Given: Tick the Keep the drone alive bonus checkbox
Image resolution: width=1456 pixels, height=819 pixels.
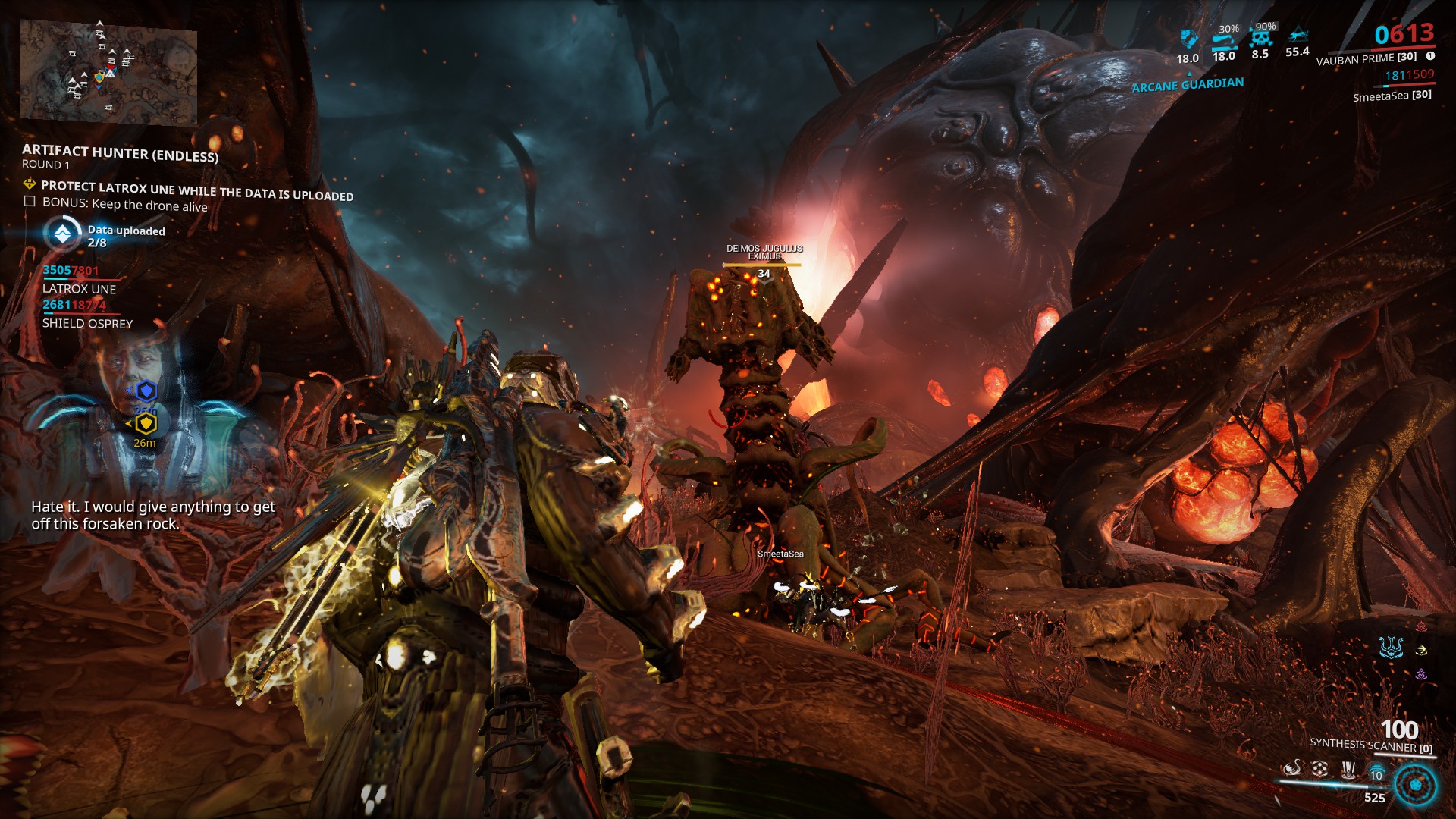Looking at the screenshot, I should click(30, 202).
